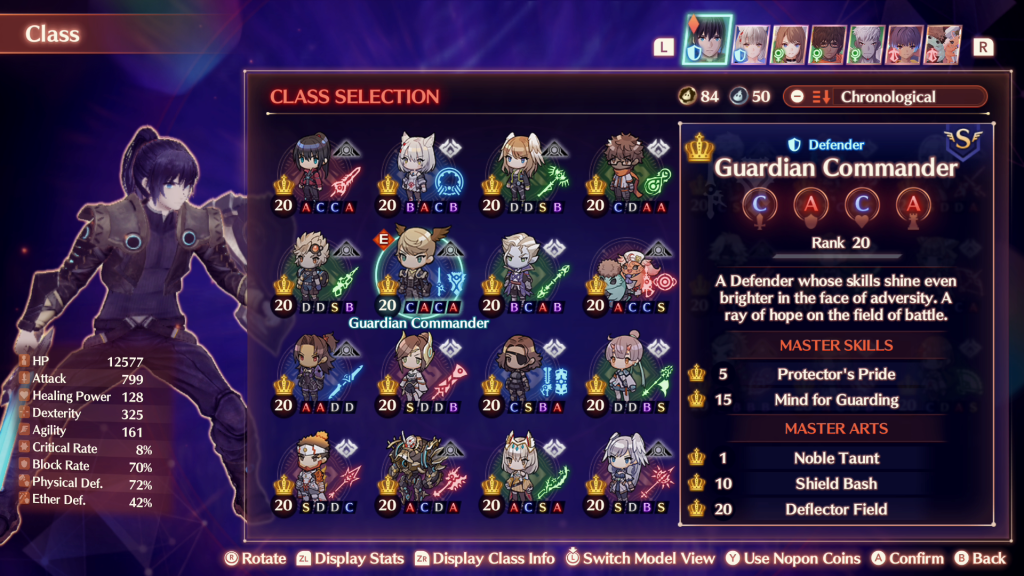Screen dimensions: 1024x576
Task: View the Protector's Pride master skill
Action: tap(836, 374)
